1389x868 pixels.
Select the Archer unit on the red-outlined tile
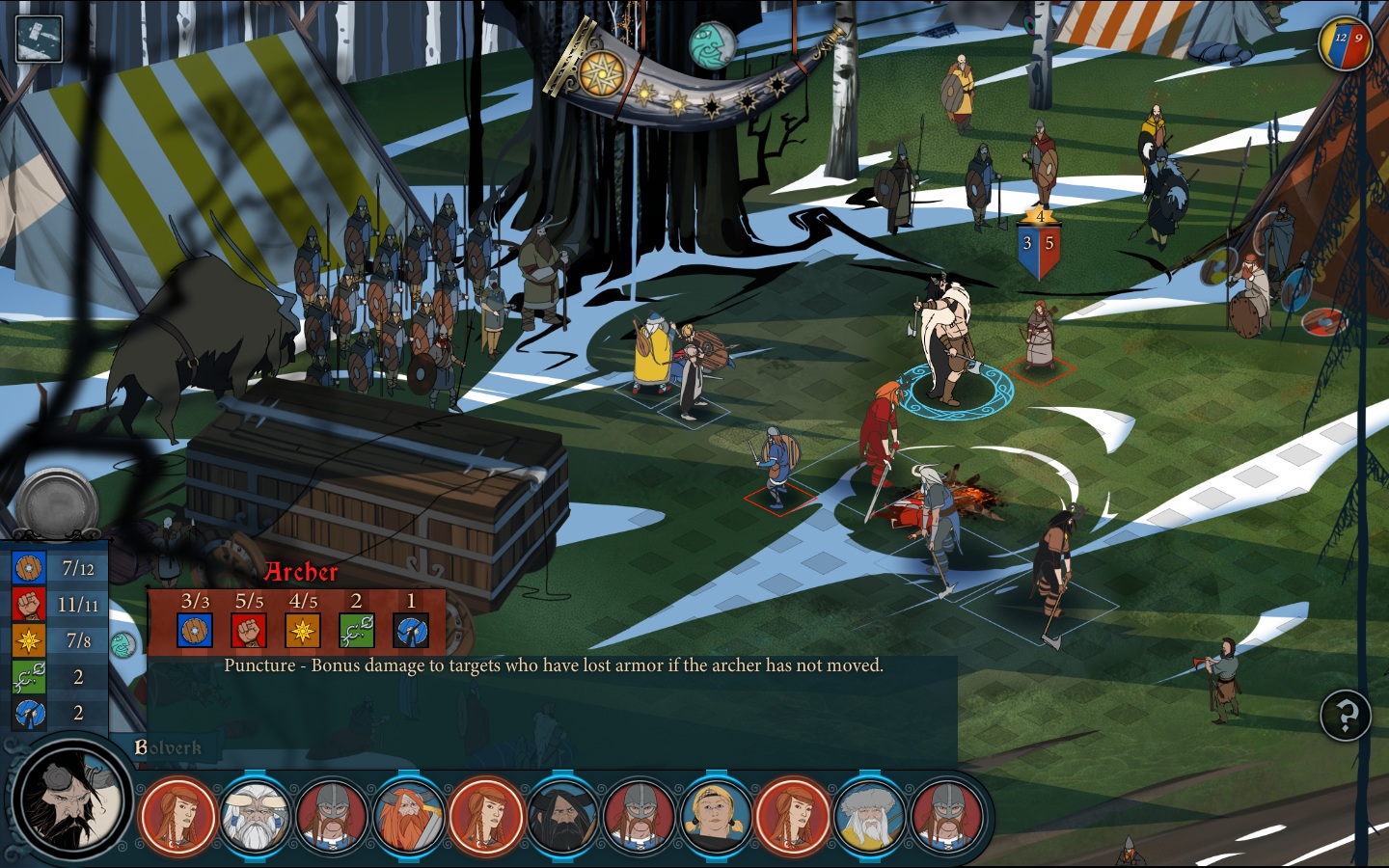1040,339
